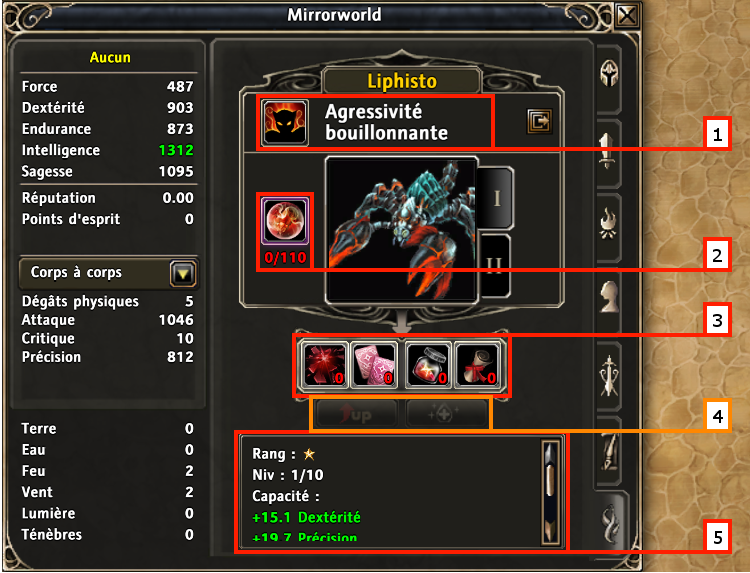Select the Liphisto creature portrait
The image size is (750, 573).
coord(400,228)
